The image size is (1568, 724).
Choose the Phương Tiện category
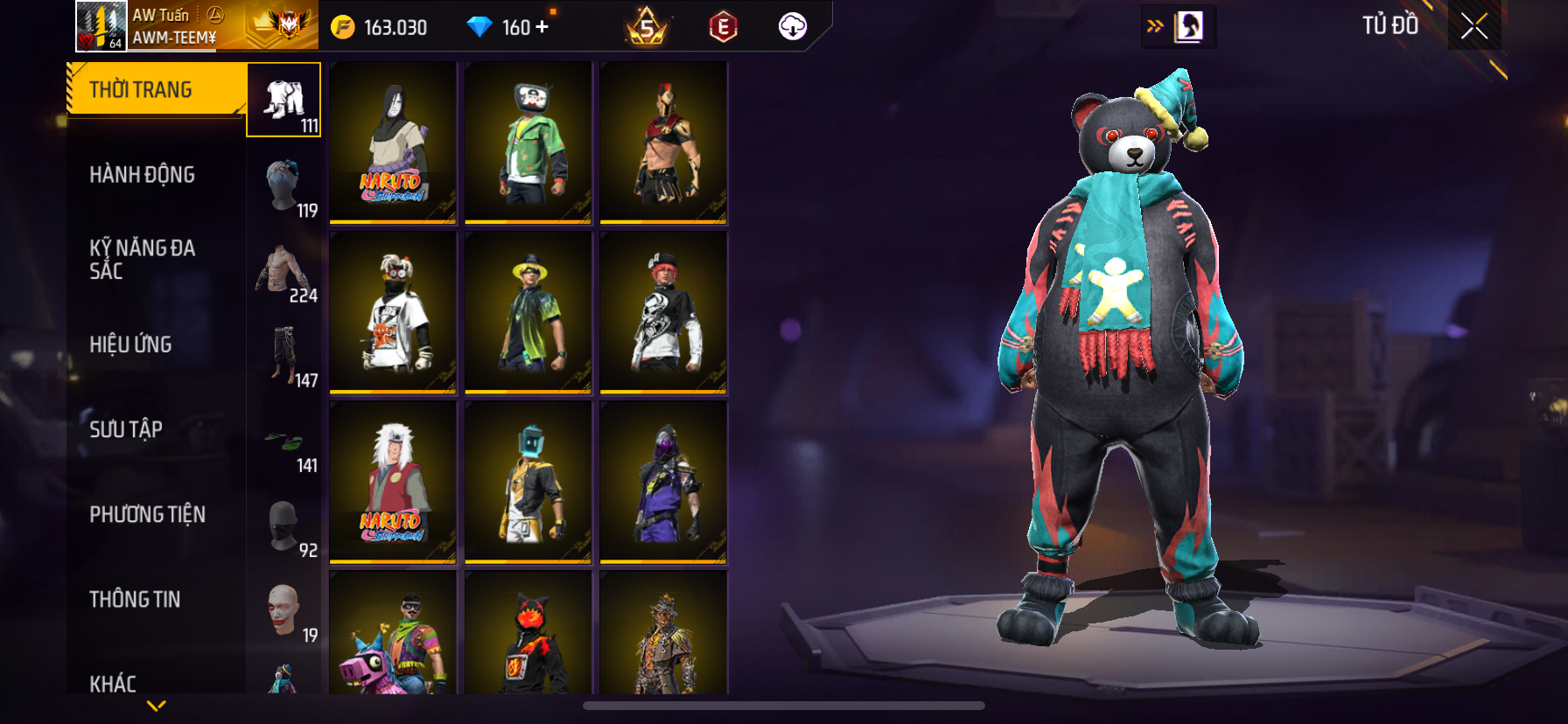(x=148, y=514)
